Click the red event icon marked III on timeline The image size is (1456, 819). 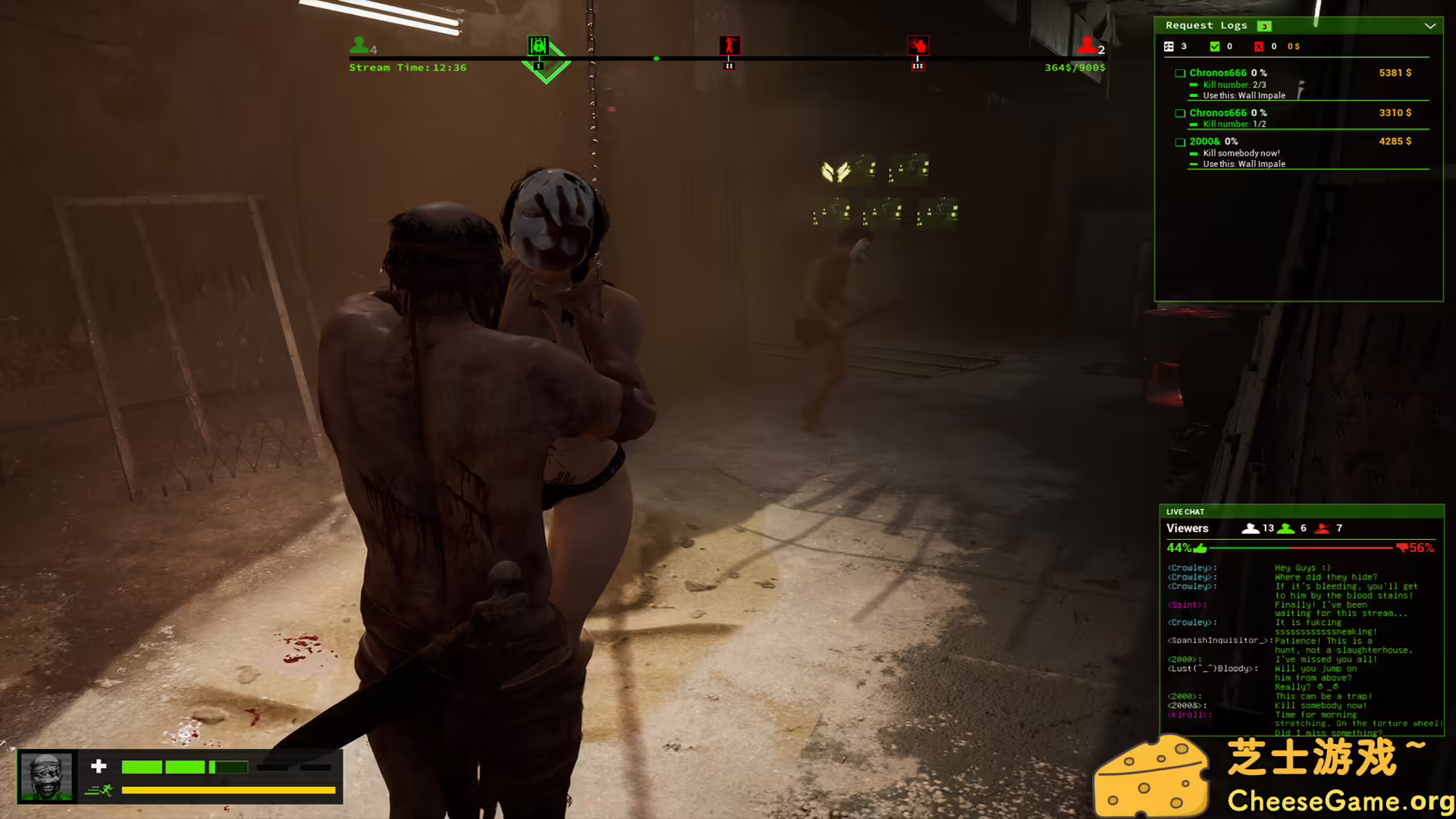[x=918, y=45]
